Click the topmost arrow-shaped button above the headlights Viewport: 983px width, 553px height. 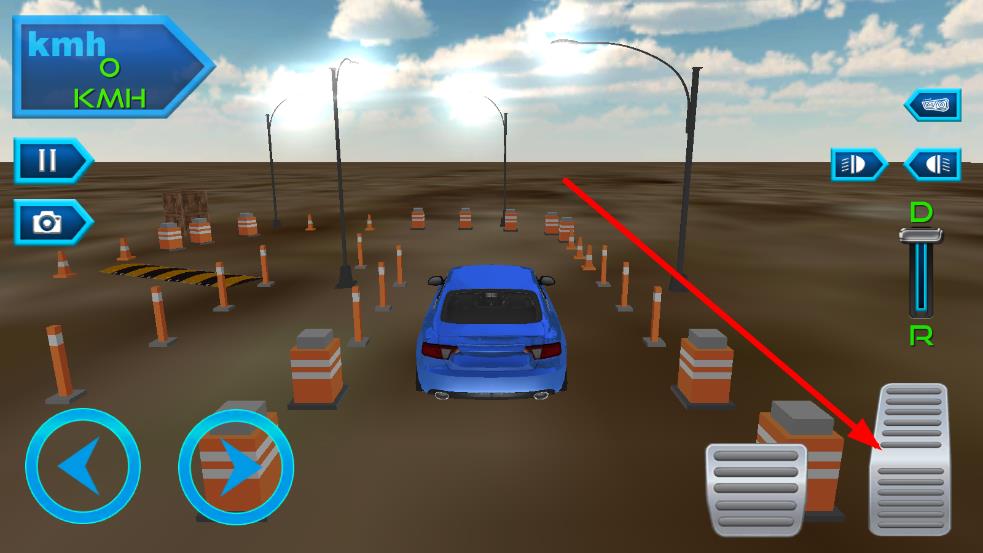(x=934, y=105)
